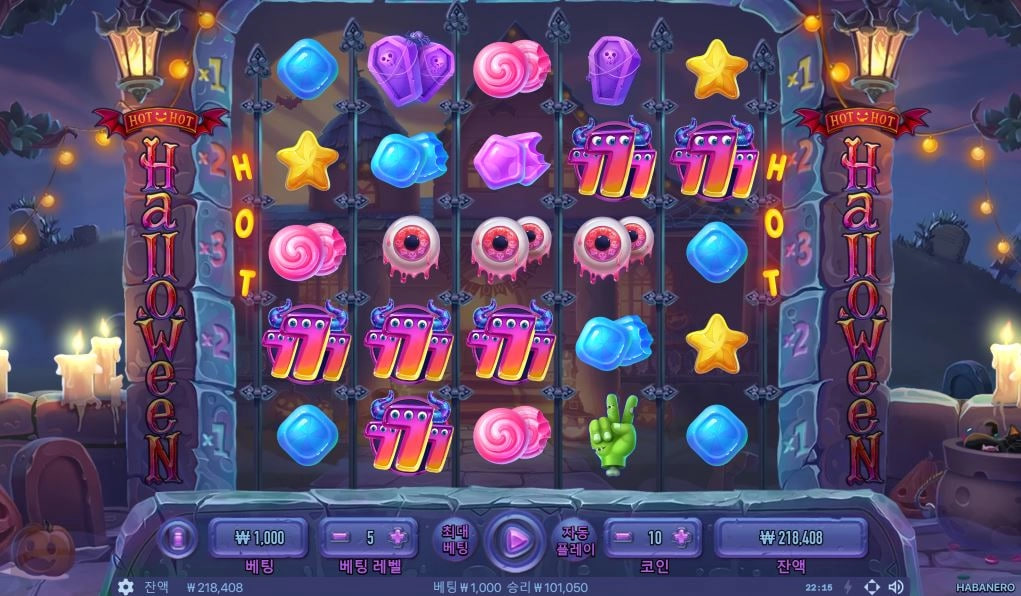Click the lightning bolt turbo icon

(x=848, y=587)
